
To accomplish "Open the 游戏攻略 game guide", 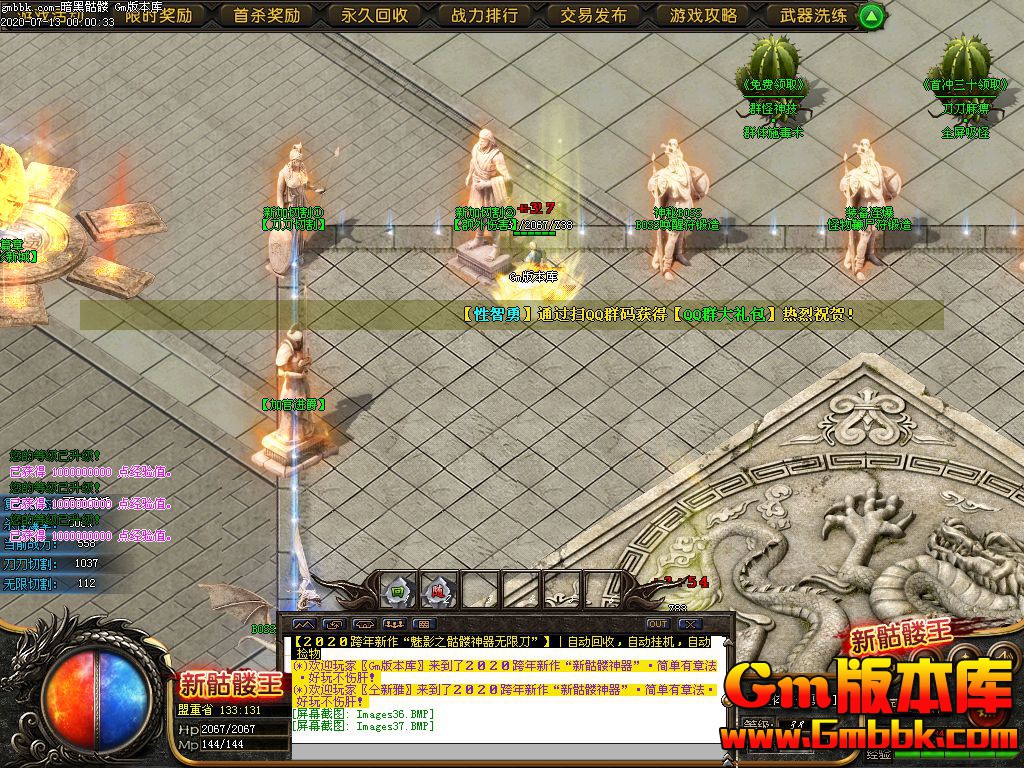I will pos(704,15).
